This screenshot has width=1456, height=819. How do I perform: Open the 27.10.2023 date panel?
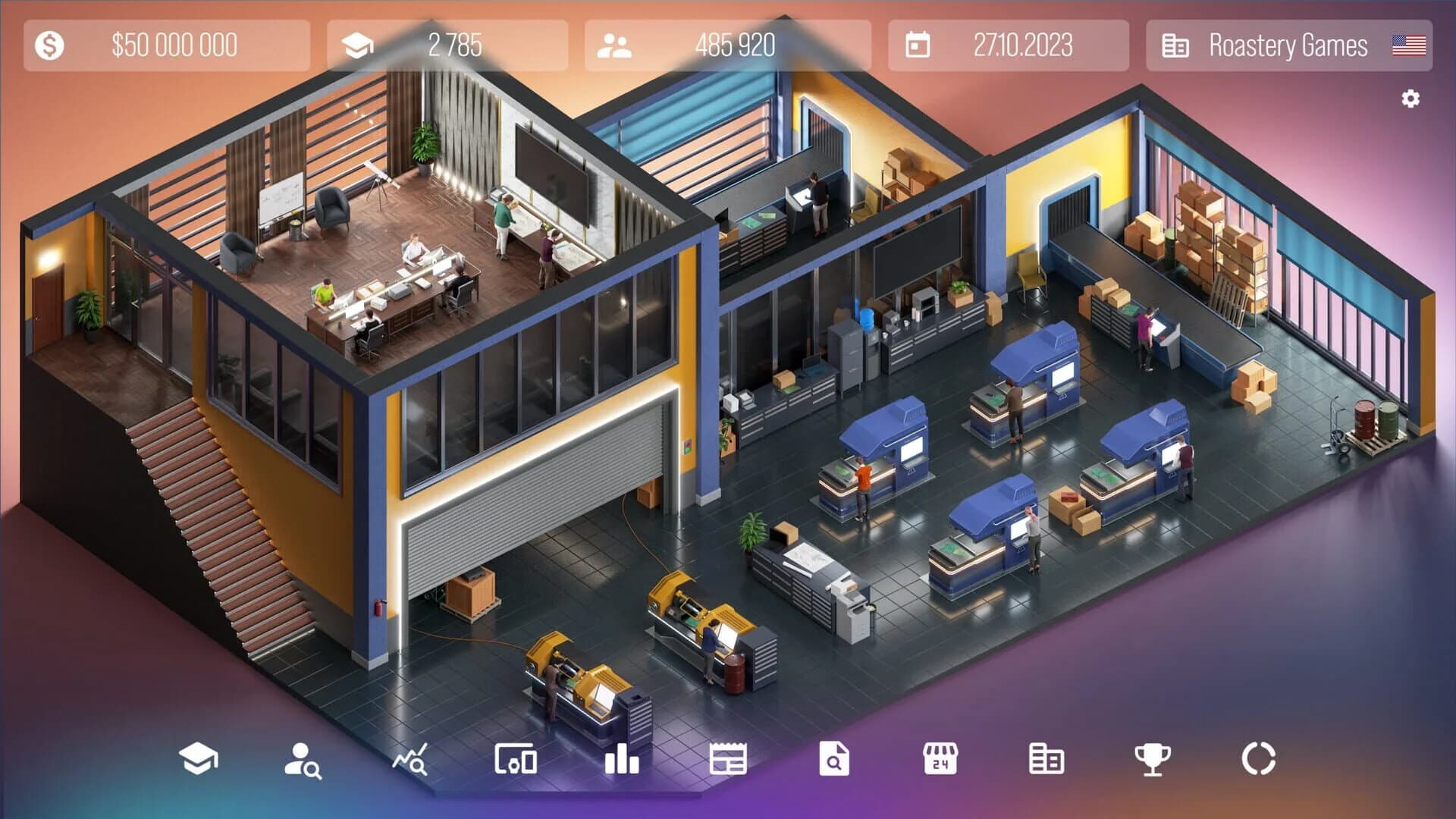[x=1024, y=45]
